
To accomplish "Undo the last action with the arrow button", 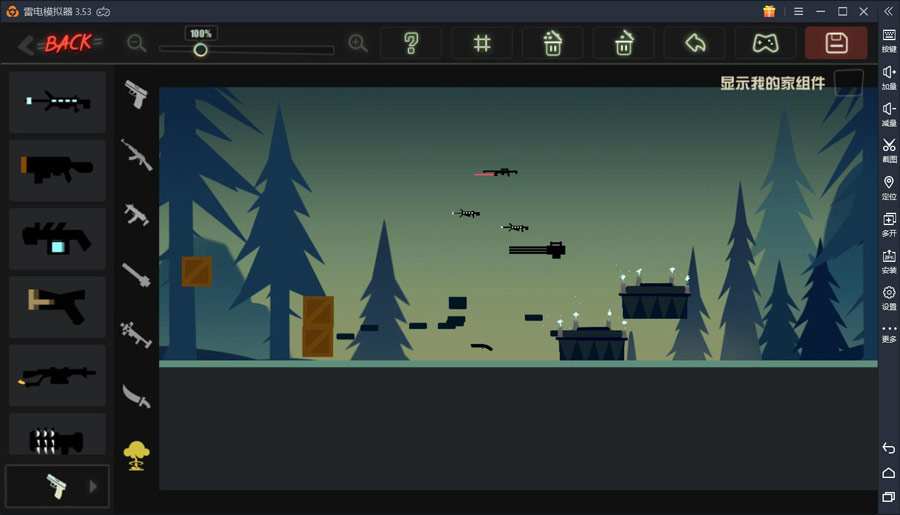I will [x=695, y=43].
